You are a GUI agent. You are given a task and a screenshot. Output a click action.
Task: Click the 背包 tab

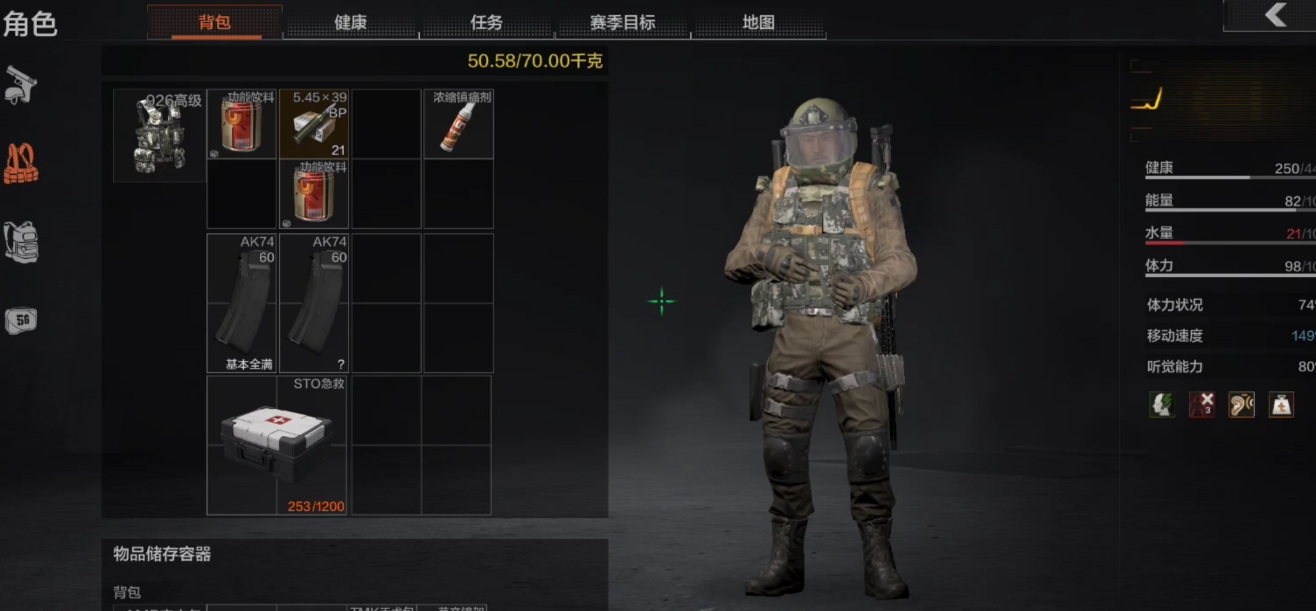(x=215, y=22)
